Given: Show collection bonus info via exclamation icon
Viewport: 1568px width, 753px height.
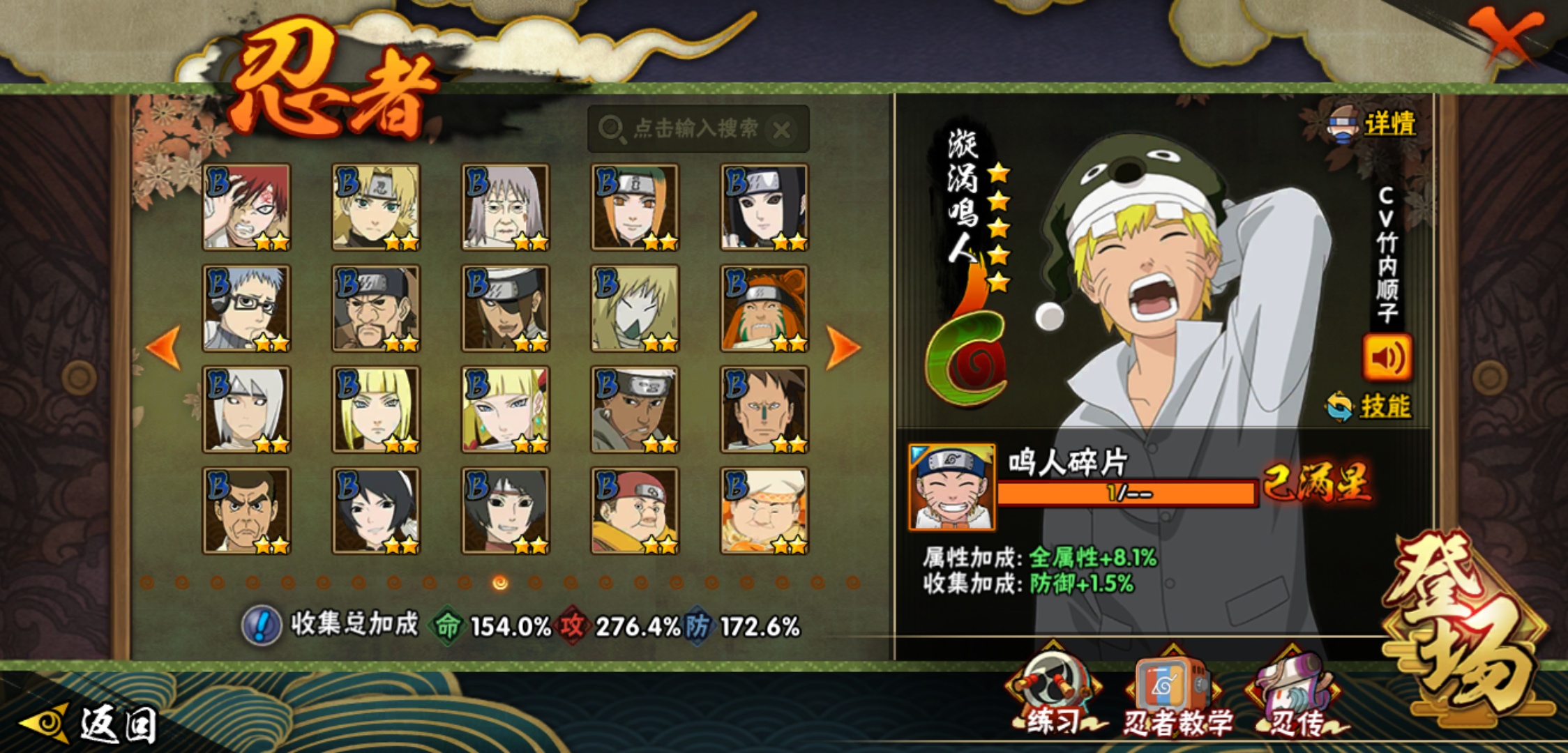Looking at the screenshot, I should pyautogui.click(x=261, y=625).
